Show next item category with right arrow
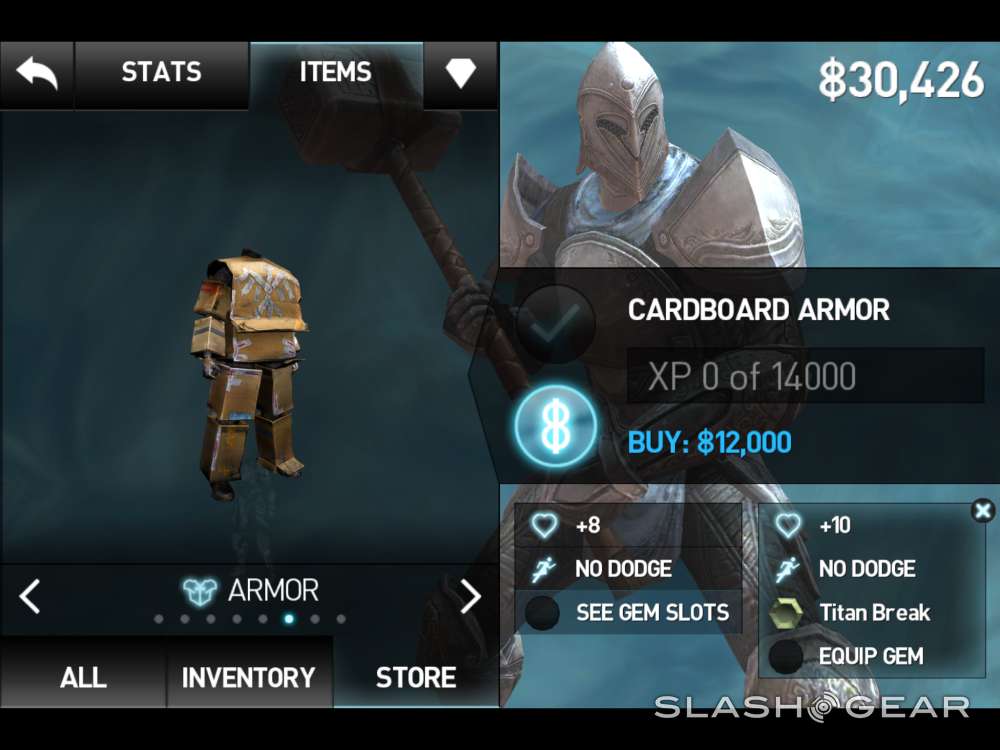The height and width of the screenshot is (750, 1000). coord(470,597)
